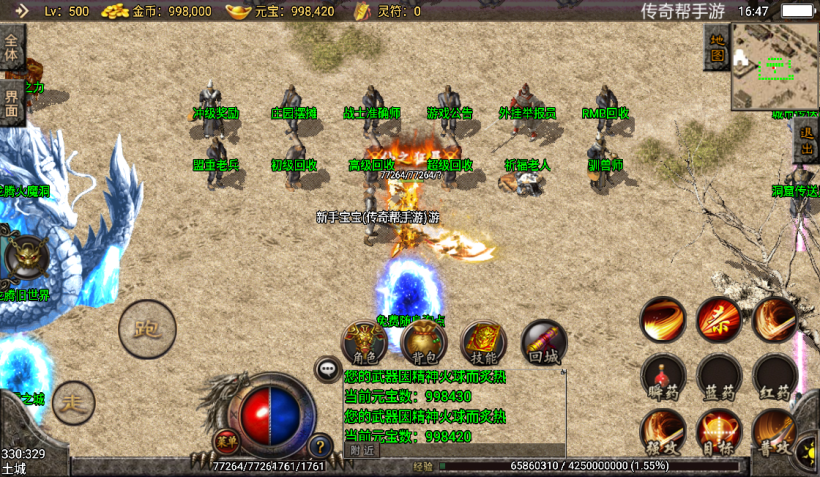Activate the 杀 slash skill
The width and height of the screenshot is (820, 477).
719,319
